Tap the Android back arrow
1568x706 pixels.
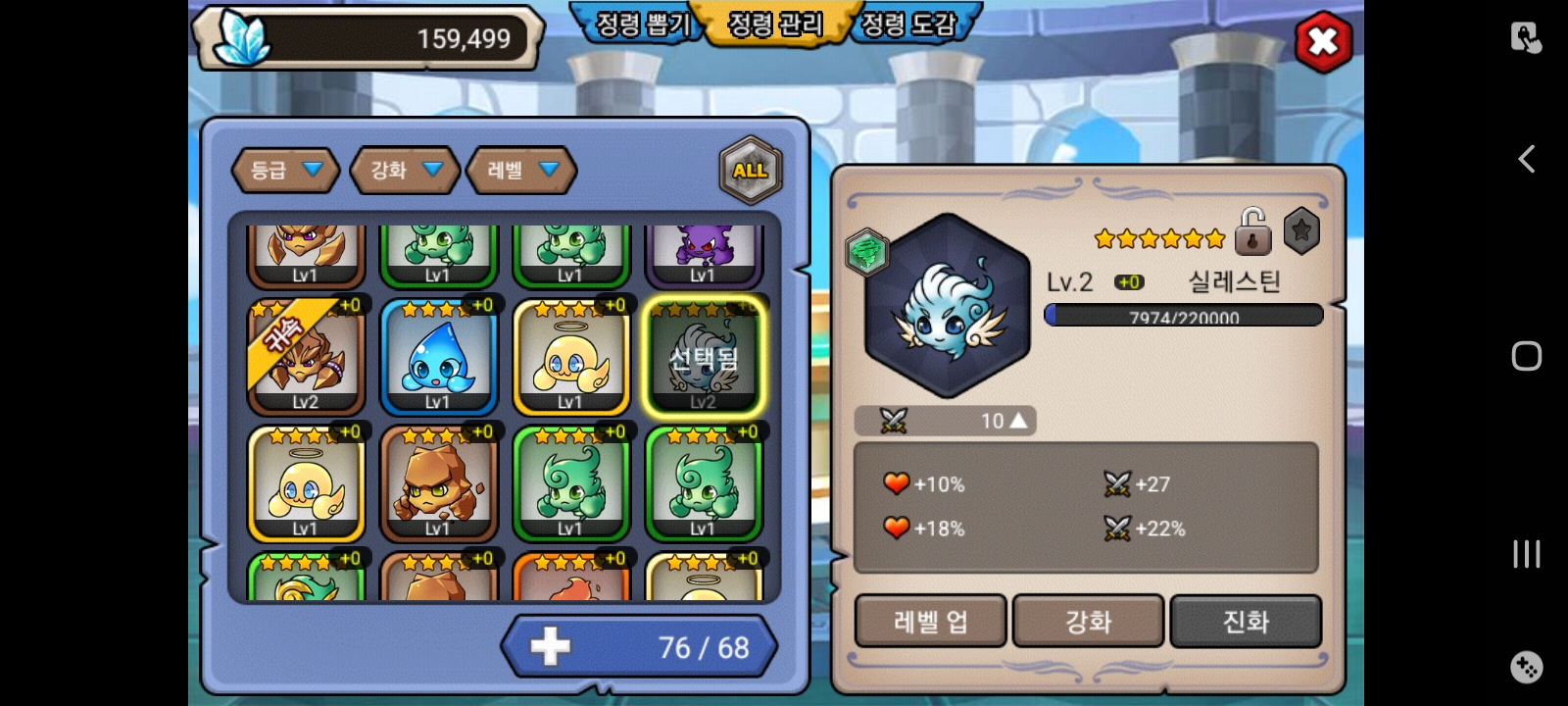click(x=1526, y=159)
